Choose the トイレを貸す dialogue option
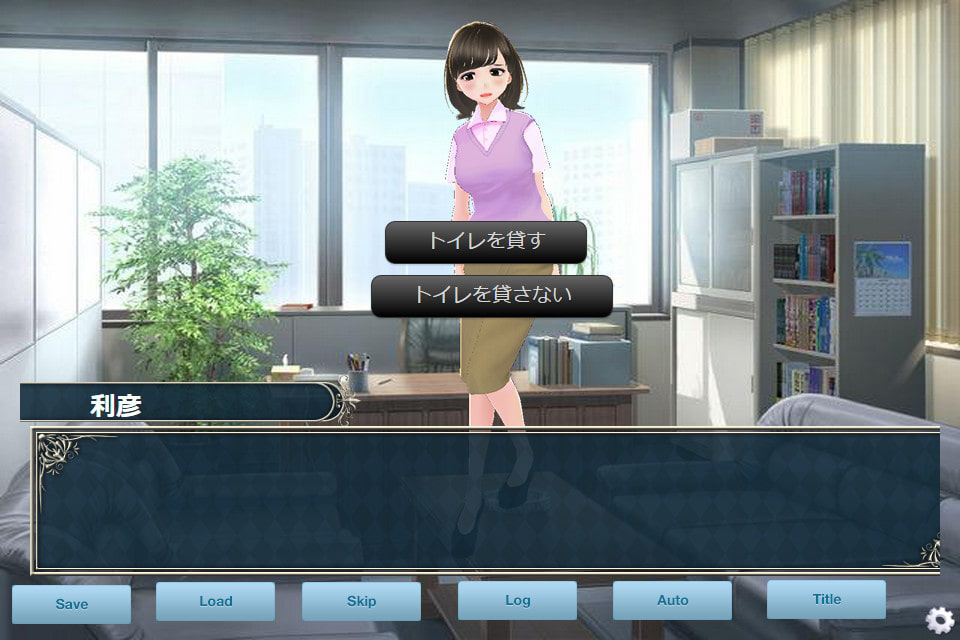The width and height of the screenshot is (960, 640). [x=485, y=242]
